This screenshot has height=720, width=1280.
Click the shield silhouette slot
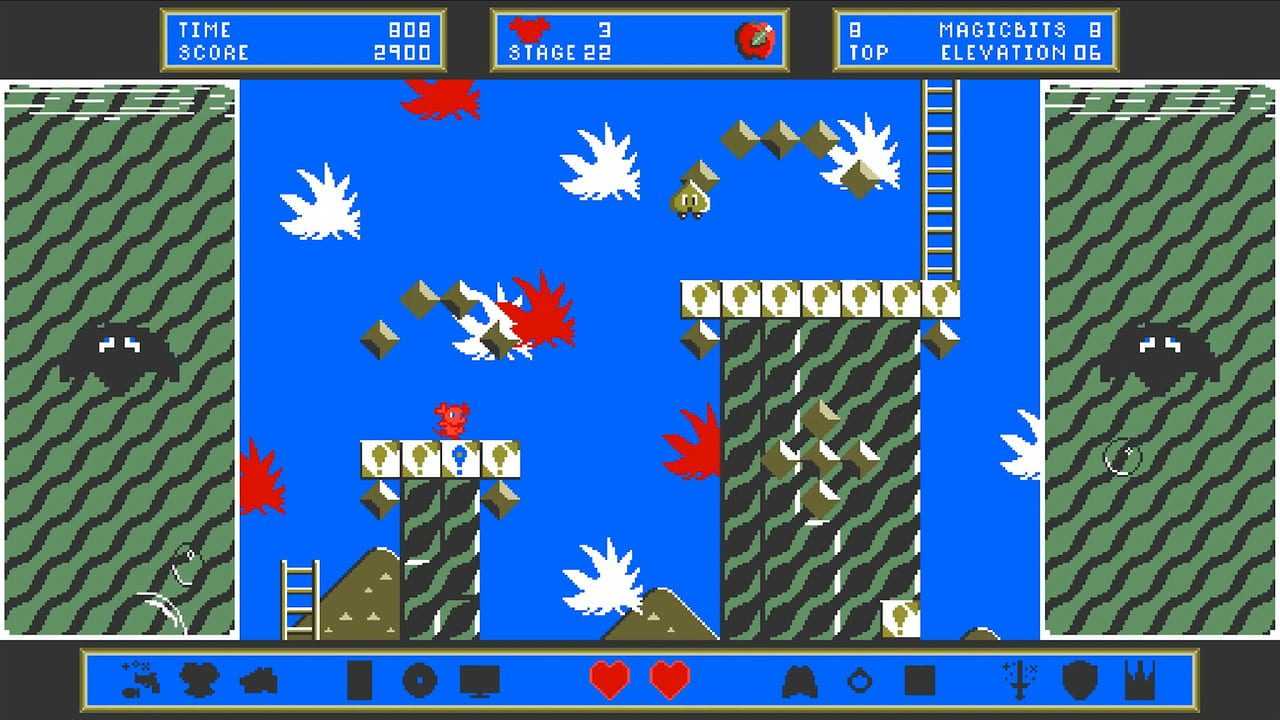click(x=1079, y=681)
